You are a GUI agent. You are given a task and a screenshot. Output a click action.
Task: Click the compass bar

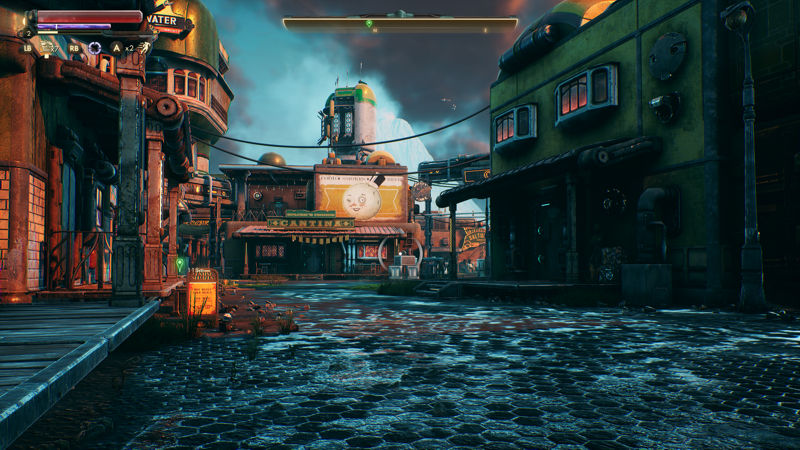pyautogui.click(x=399, y=22)
